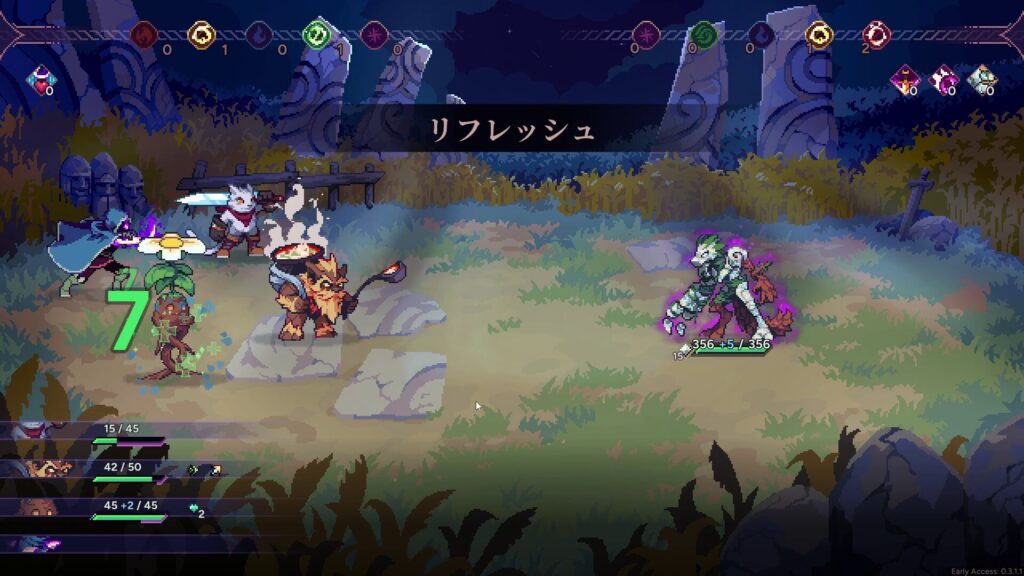The image size is (1024, 576).
Task: Click the party's bright green swirl essence icon
Action: tap(316, 36)
